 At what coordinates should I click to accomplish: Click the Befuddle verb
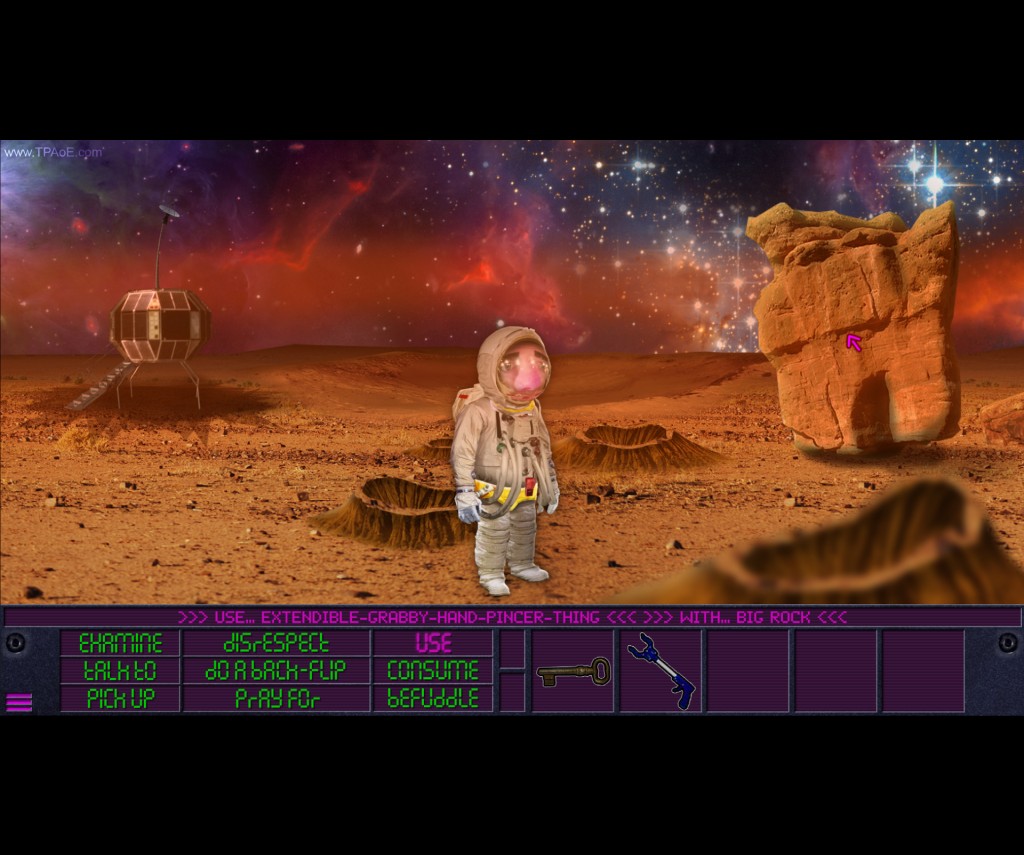point(433,698)
